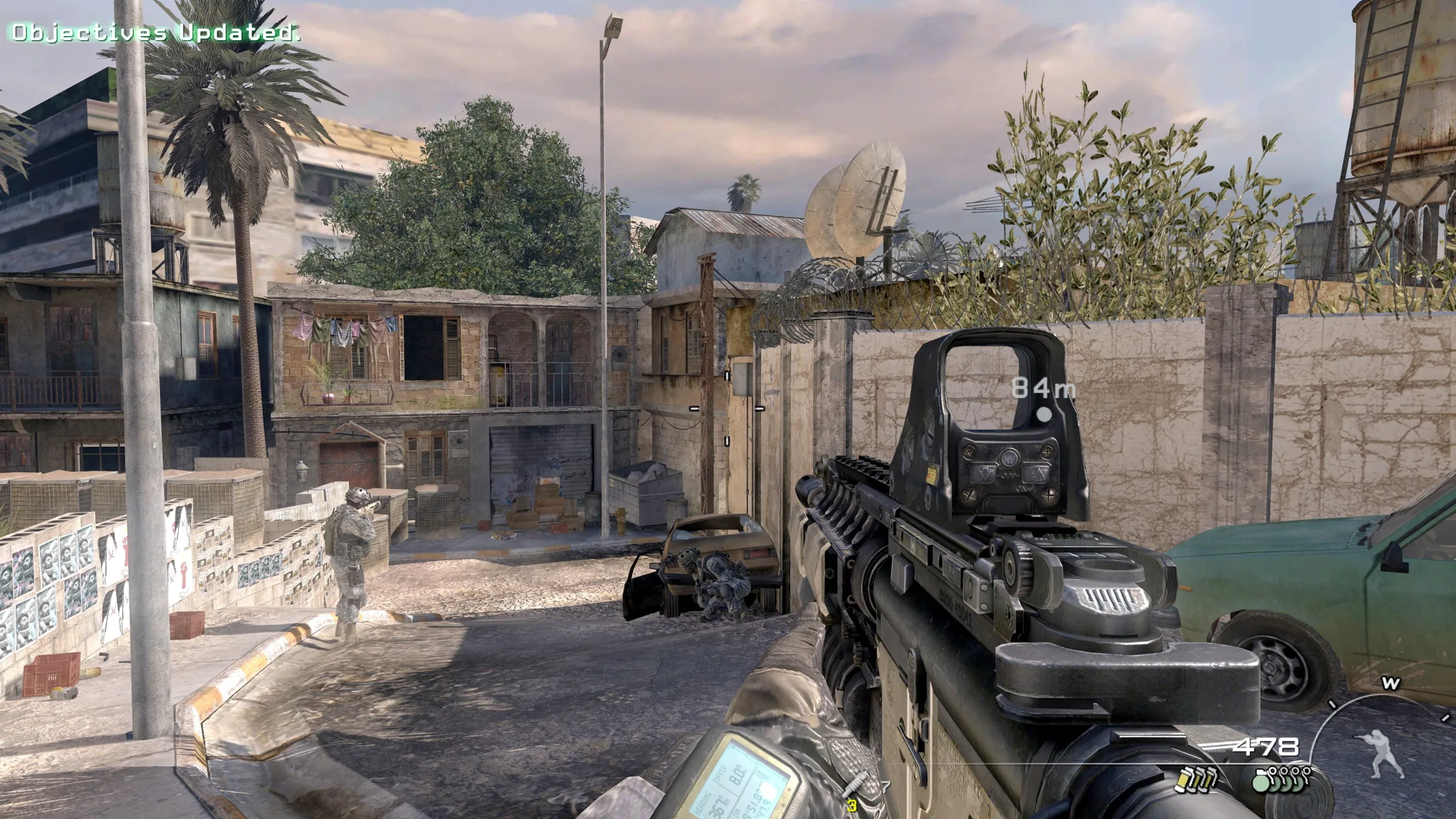The image size is (1456, 819).
Task: Click the yellow flashbang grenades icon
Action: [1190, 779]
